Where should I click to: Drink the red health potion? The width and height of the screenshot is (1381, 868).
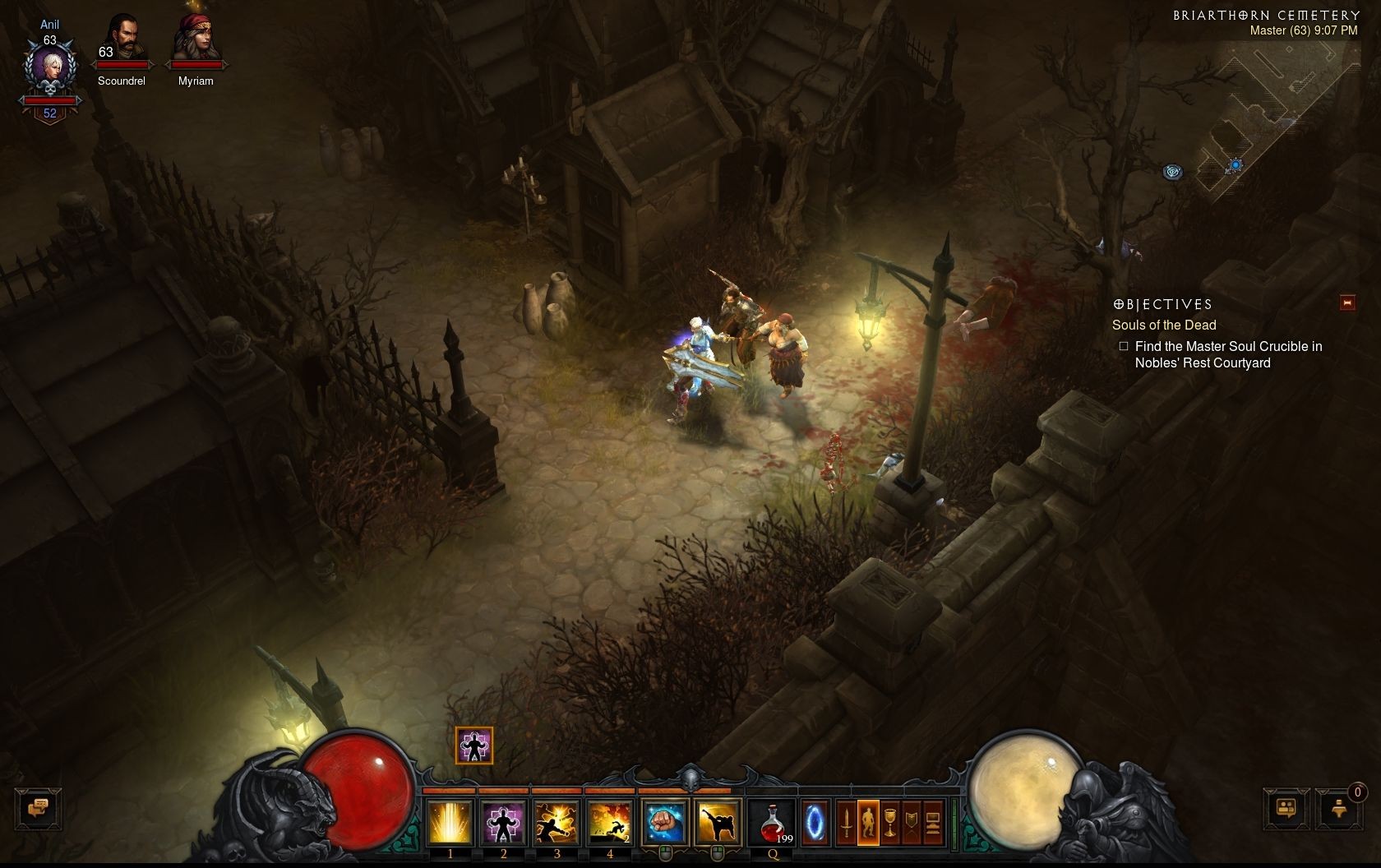773,822
